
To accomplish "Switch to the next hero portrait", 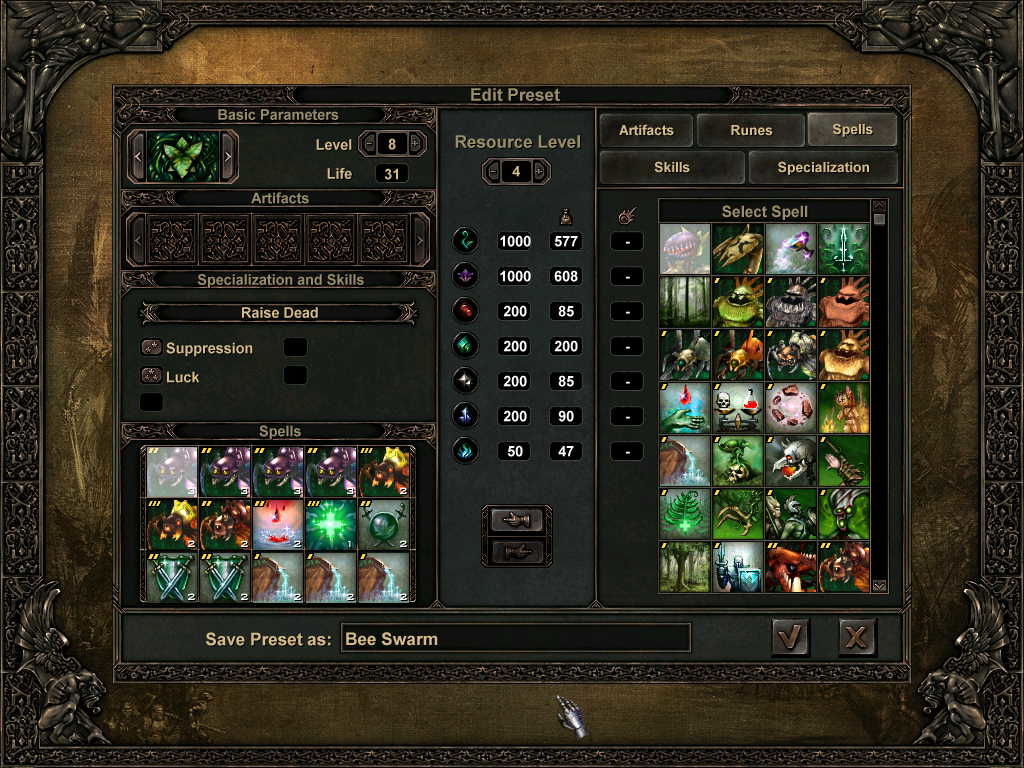I will coord(228,156).
